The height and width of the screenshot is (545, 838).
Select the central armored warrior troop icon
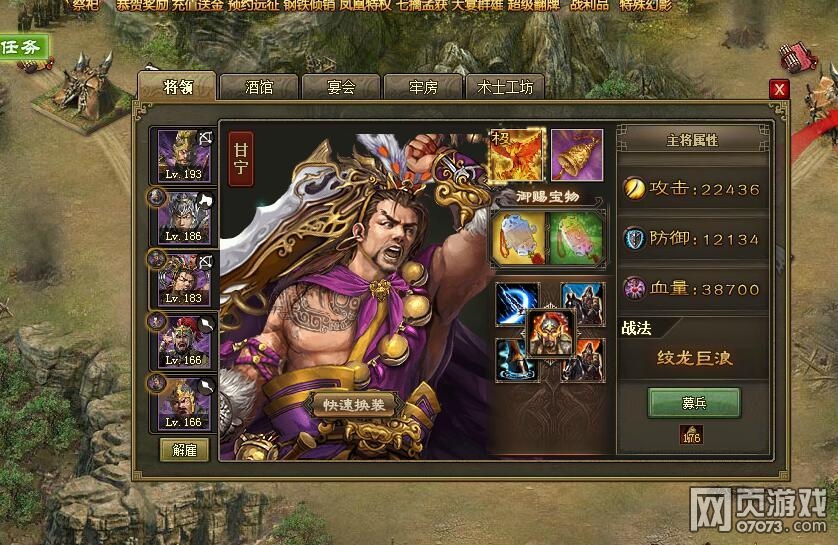pyautogui.click(x=549, y=333)
